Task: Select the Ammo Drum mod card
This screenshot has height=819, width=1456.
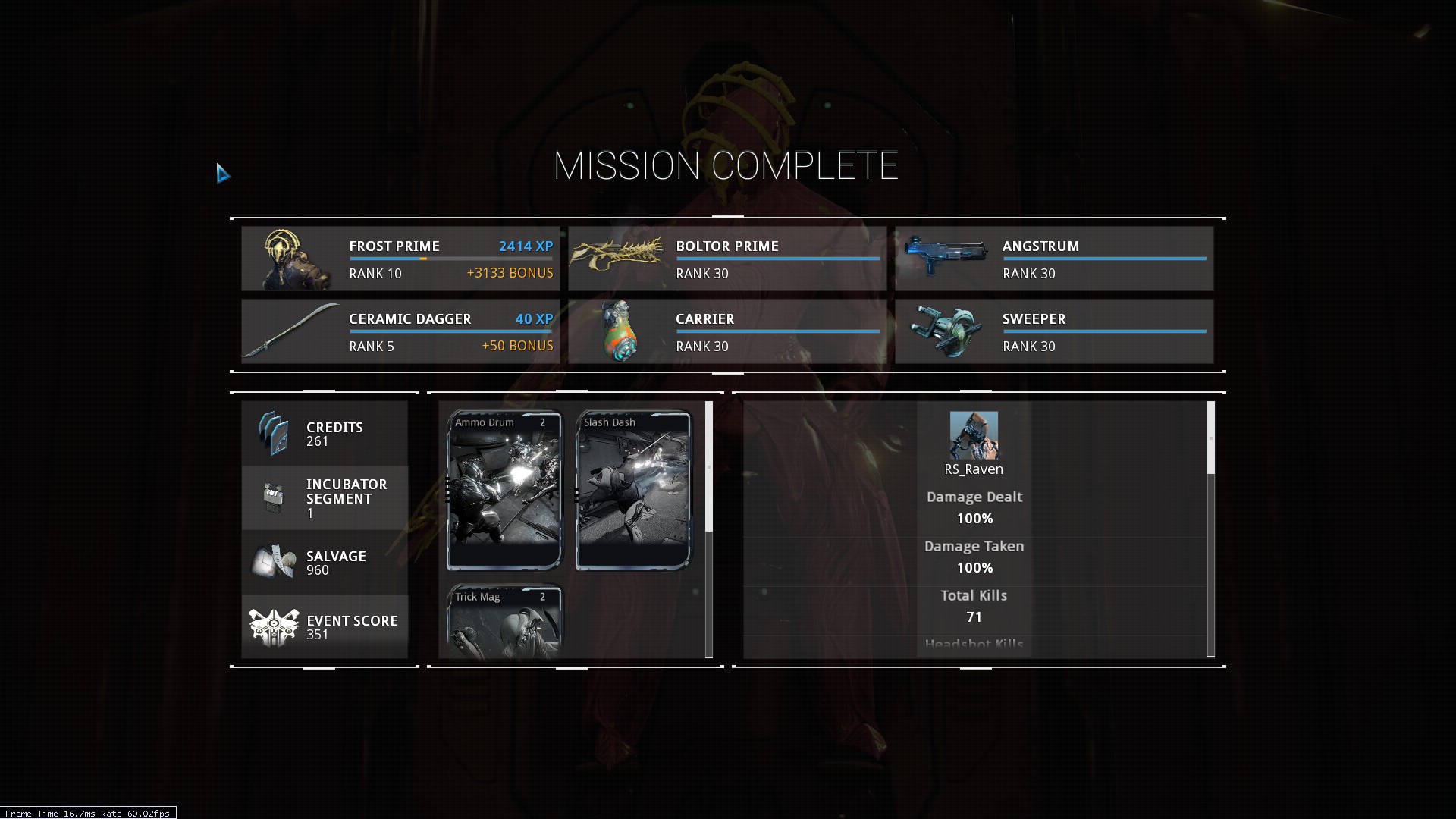Action: click(504, 490)
